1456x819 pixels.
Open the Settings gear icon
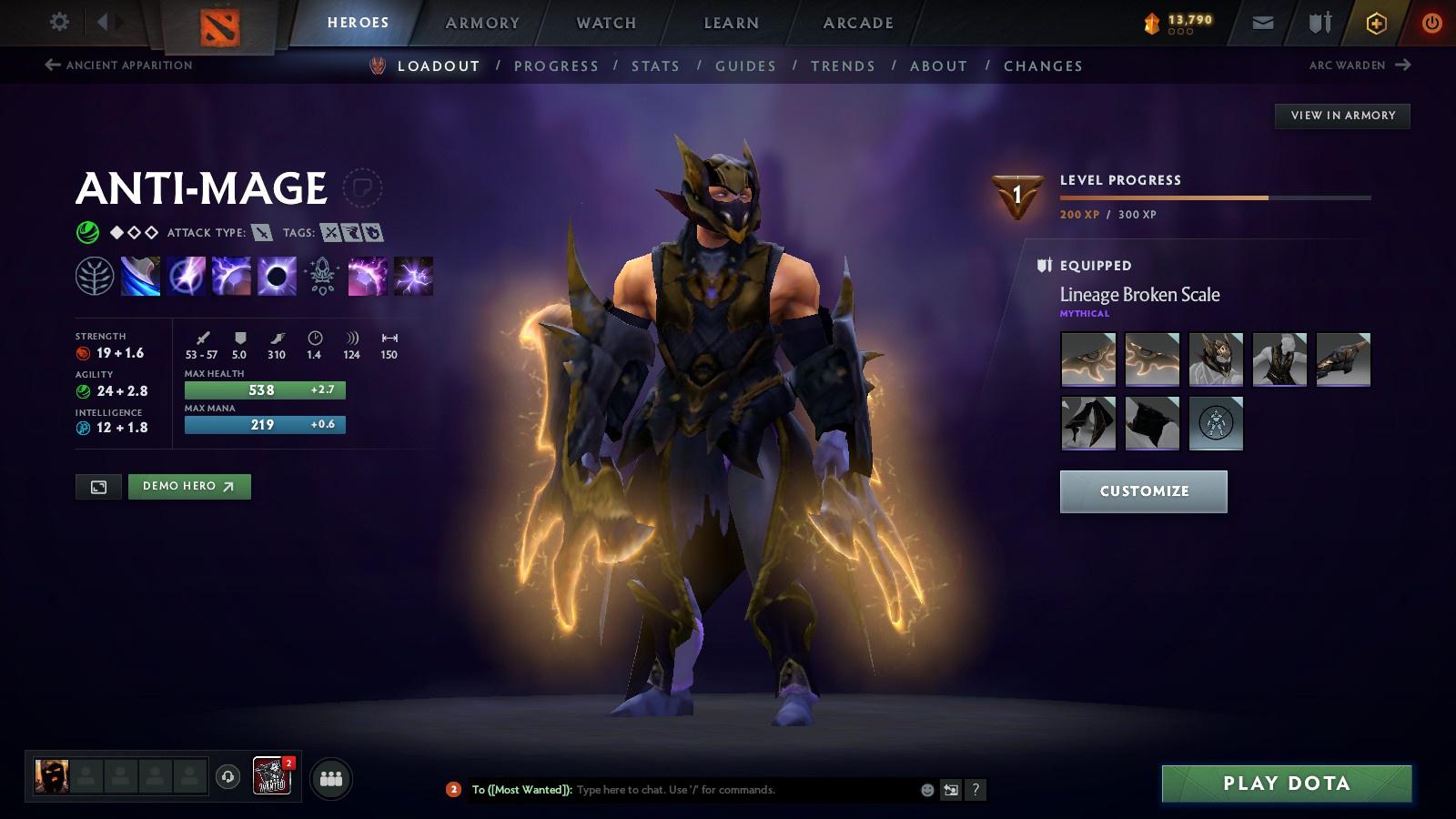58,22
